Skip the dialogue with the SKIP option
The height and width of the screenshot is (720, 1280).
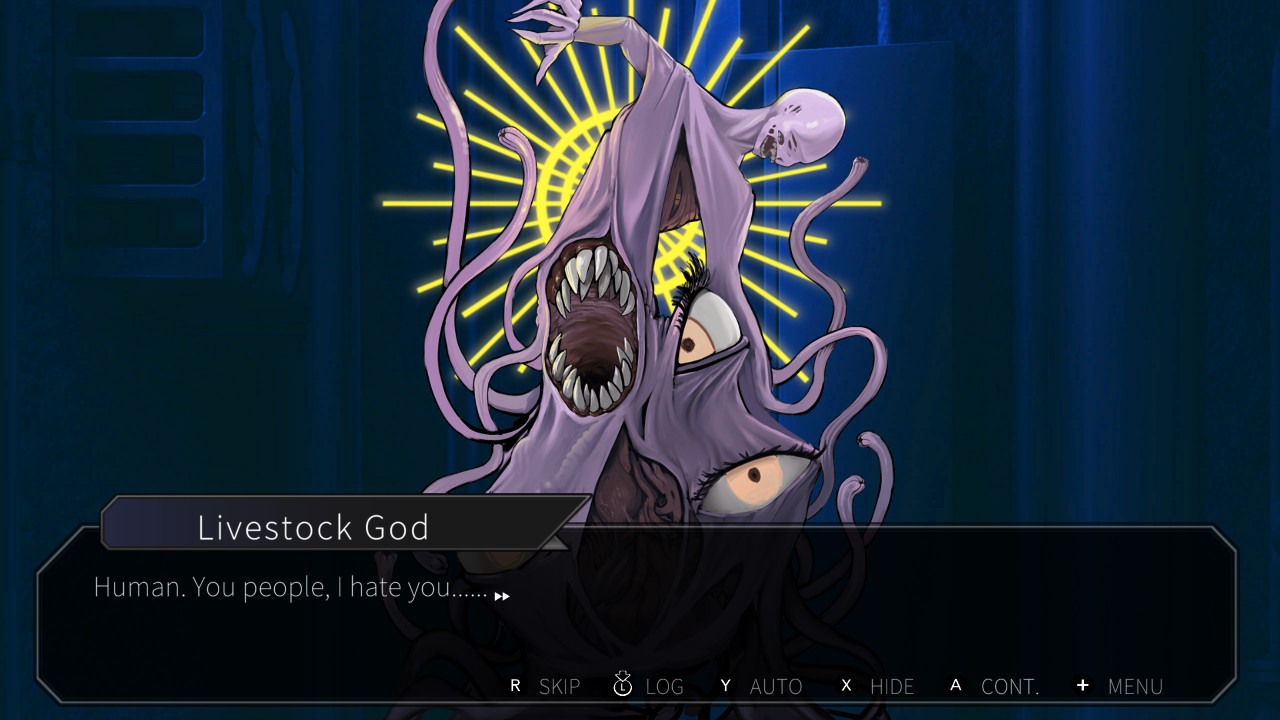546,686
